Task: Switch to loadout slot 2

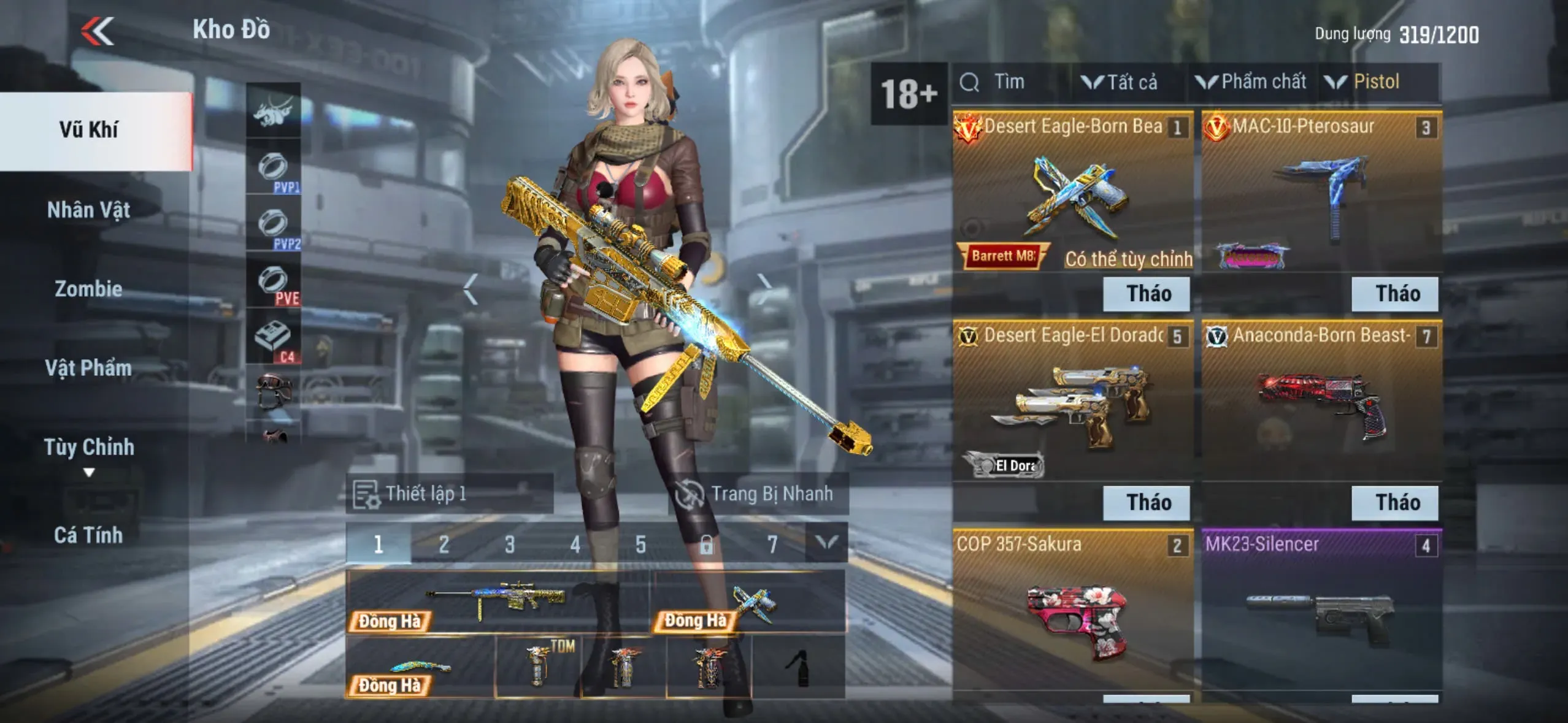Action: click(x=444, y=544)
